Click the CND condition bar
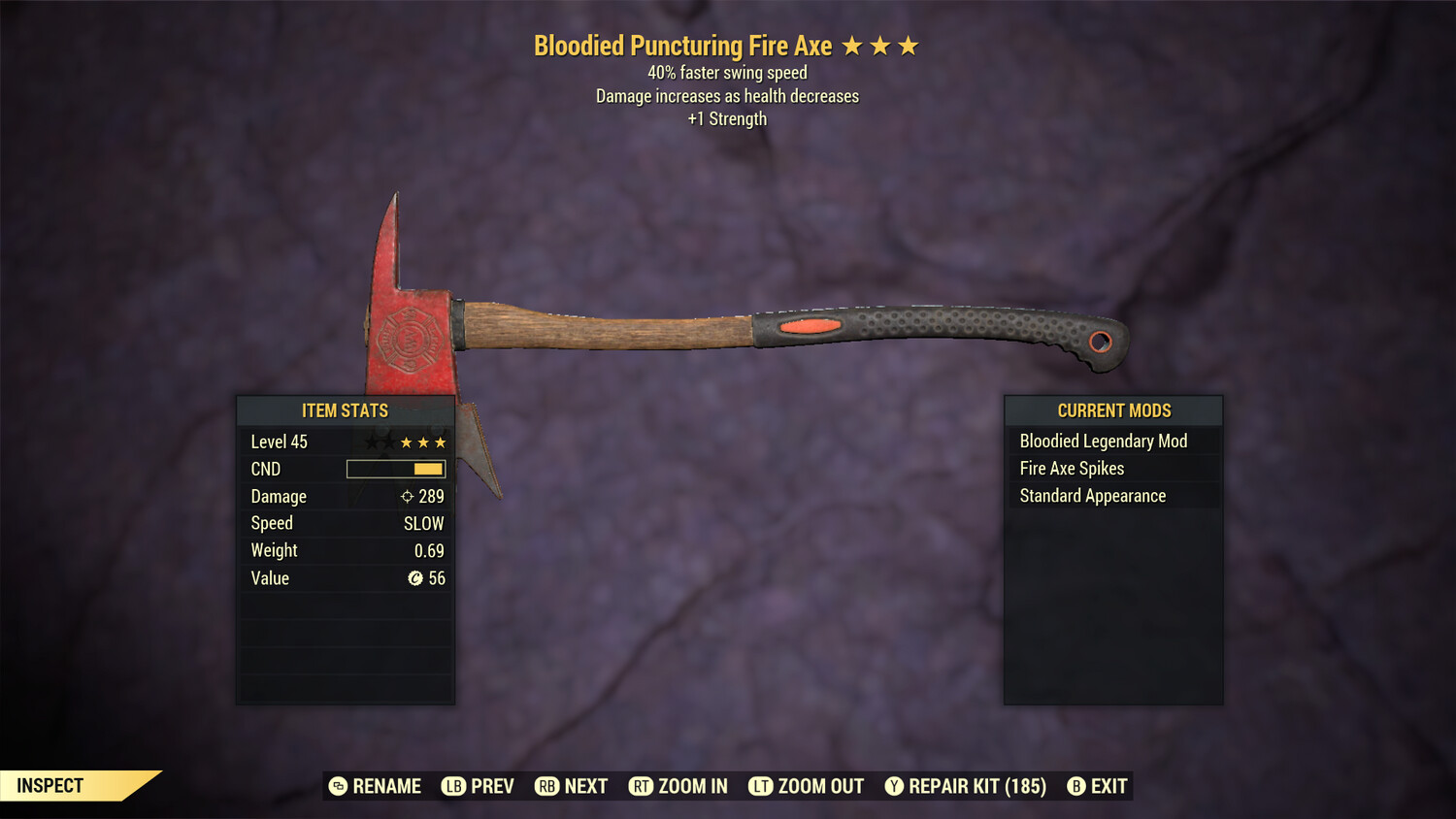 tap(394, 469)
